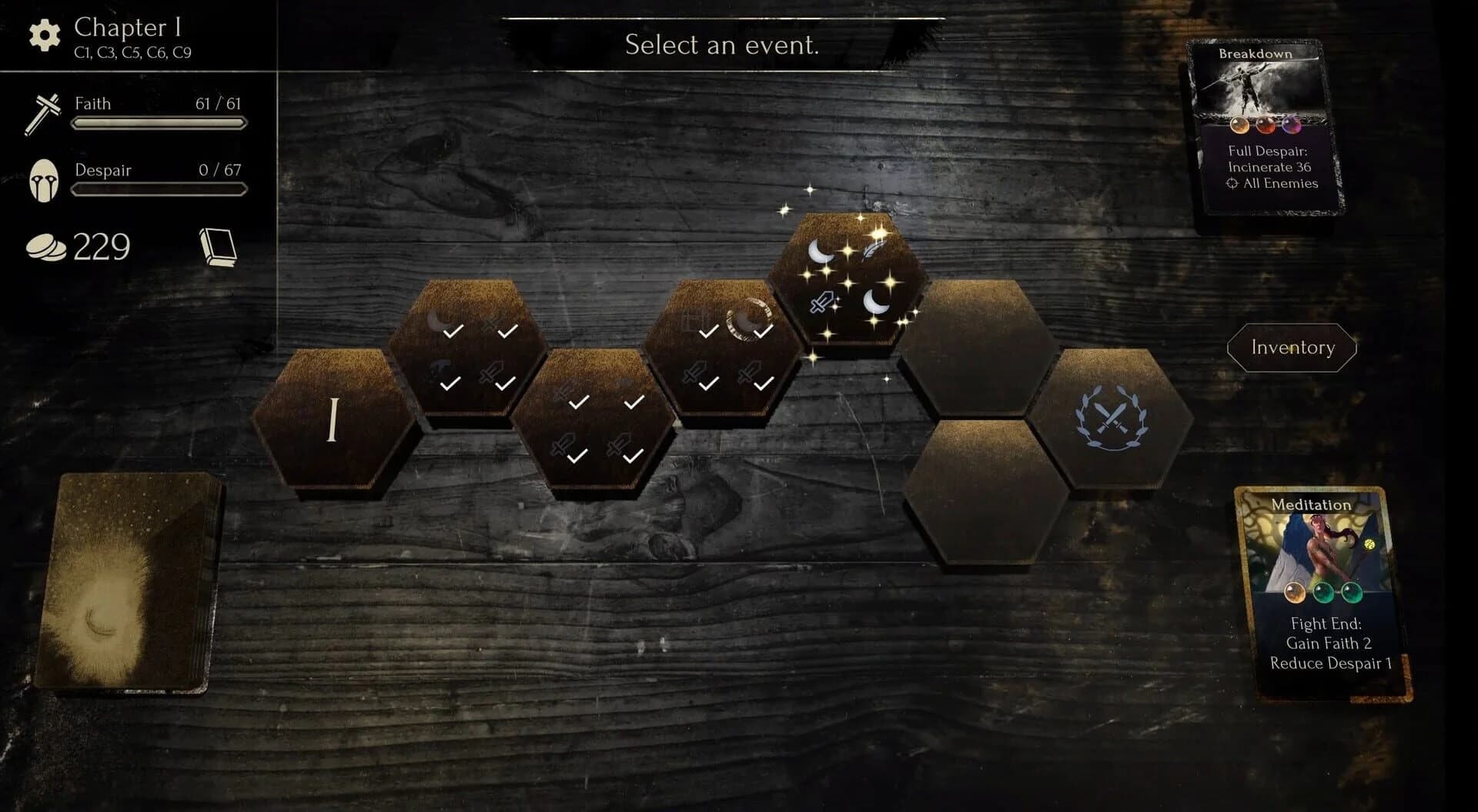Viewport: 1478px width, 812px height.
Task: Click the weeping mask icon beside Despair
Action: point(44,179)
